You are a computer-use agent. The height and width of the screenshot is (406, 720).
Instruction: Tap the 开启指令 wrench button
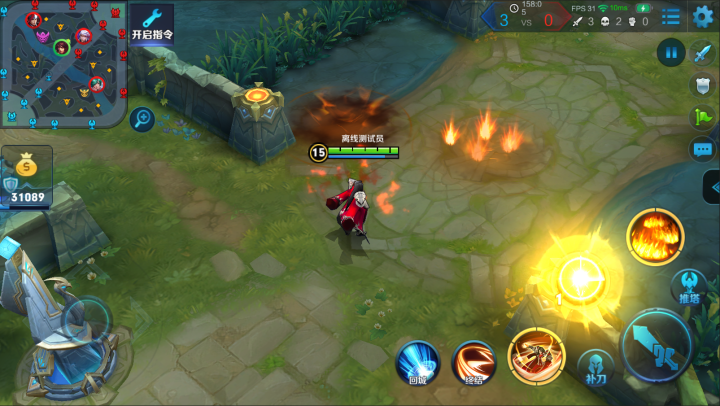[x=152, y=23]
